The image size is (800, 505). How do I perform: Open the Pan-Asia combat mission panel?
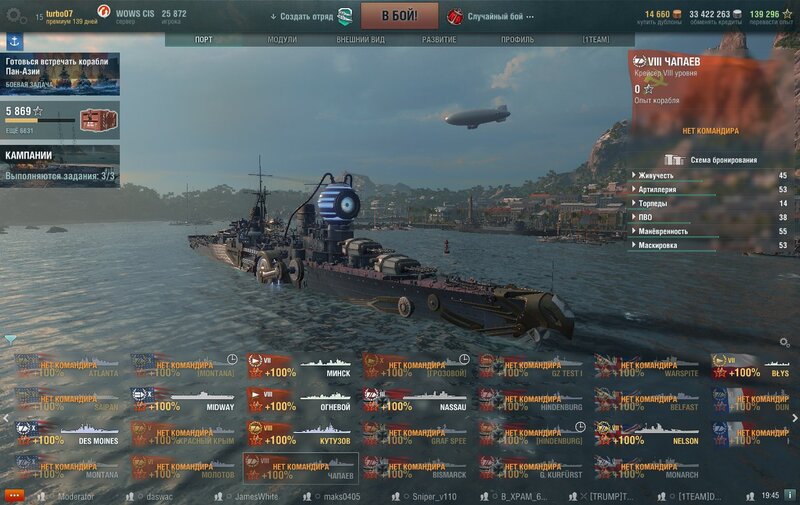point(60,74)
